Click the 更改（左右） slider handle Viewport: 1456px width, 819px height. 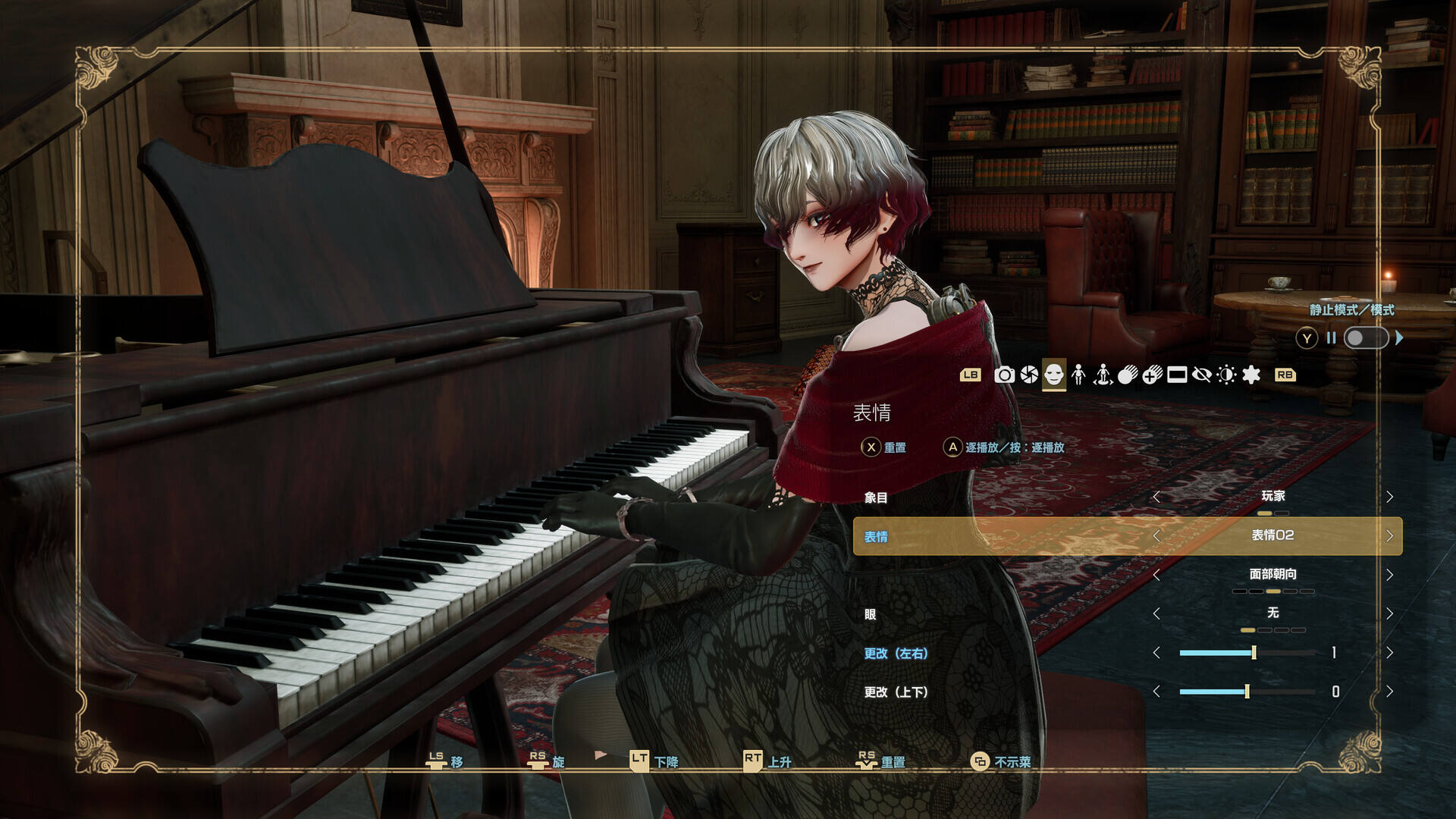1255,652
